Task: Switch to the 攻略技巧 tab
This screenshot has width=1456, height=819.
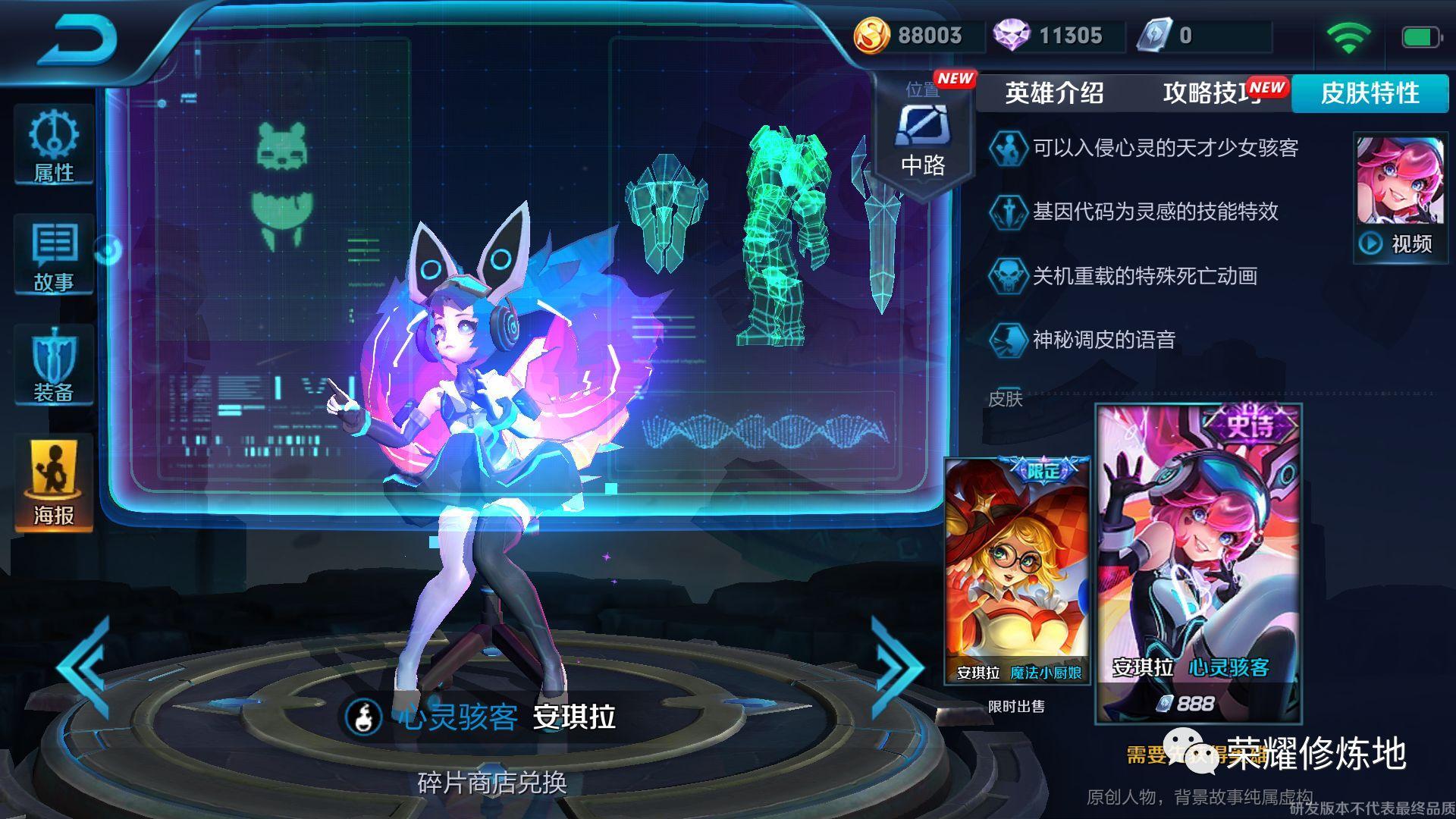Action: pyautogui.click(x=1210, y=93)
